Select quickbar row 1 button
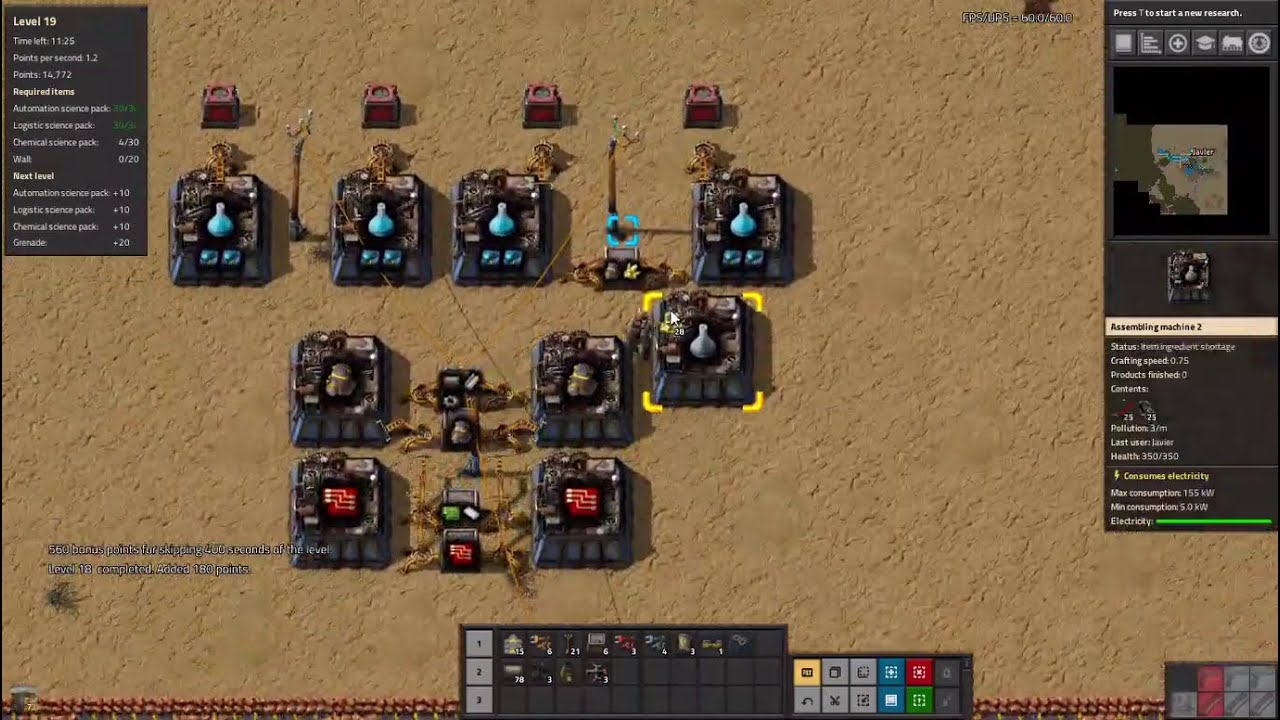This screenshot has height=720, width=1280. coord(478,643)
